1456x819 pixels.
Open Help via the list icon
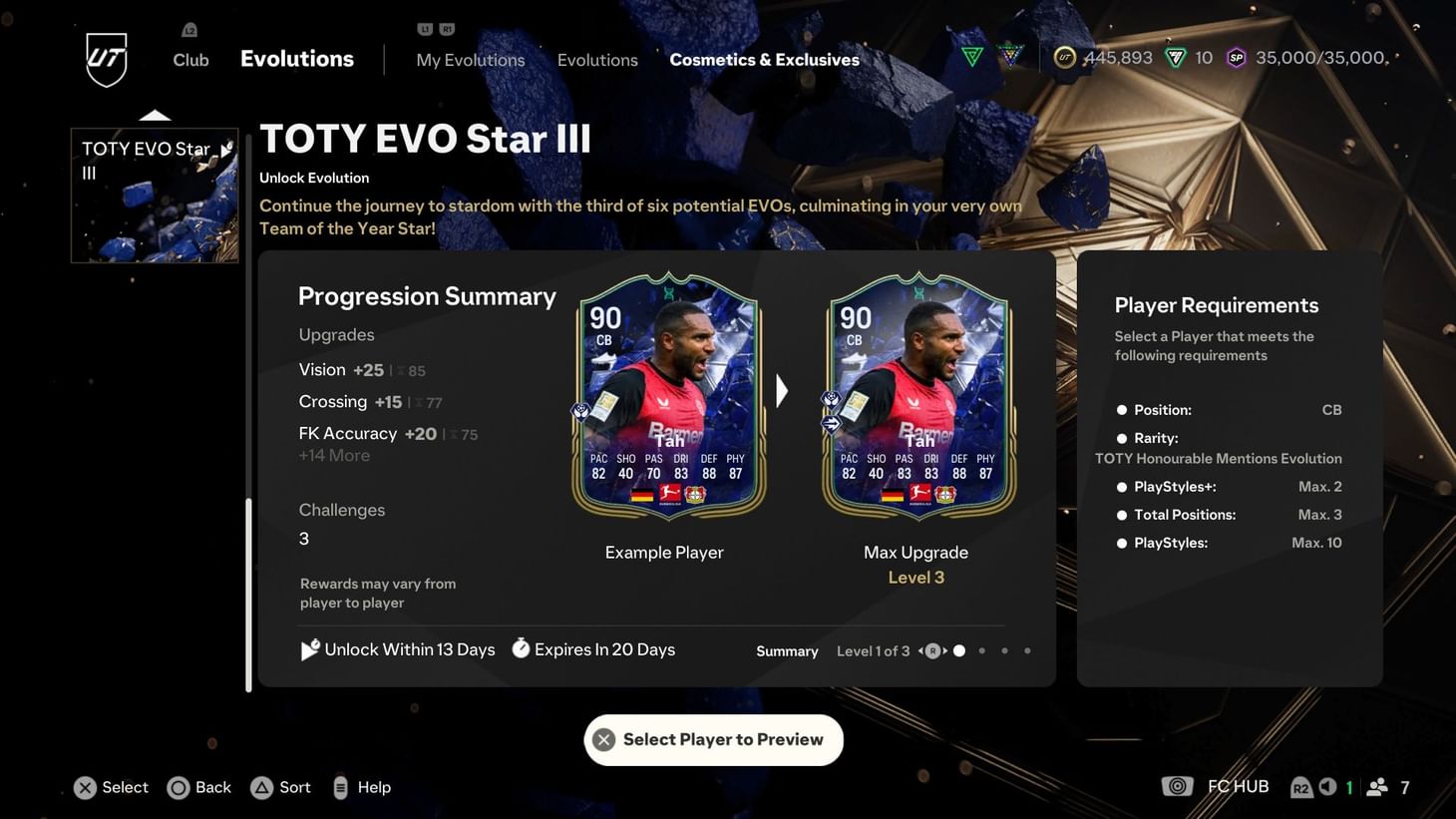click(x=340, y=787)
